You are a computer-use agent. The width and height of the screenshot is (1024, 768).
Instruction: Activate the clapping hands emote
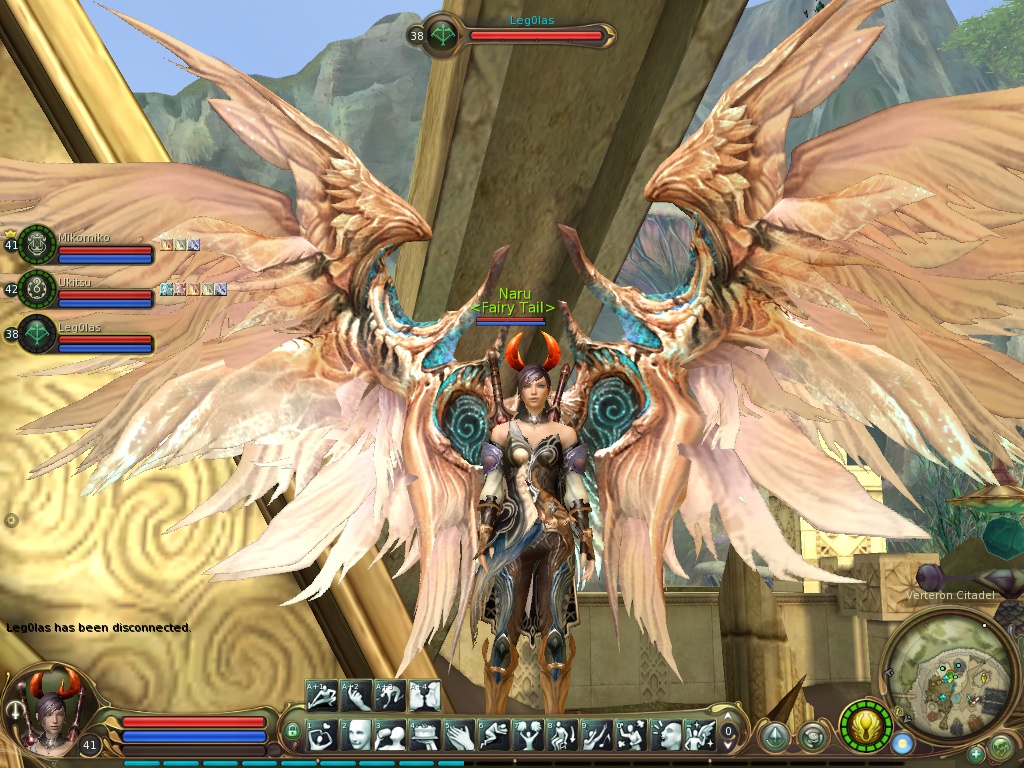459,736
